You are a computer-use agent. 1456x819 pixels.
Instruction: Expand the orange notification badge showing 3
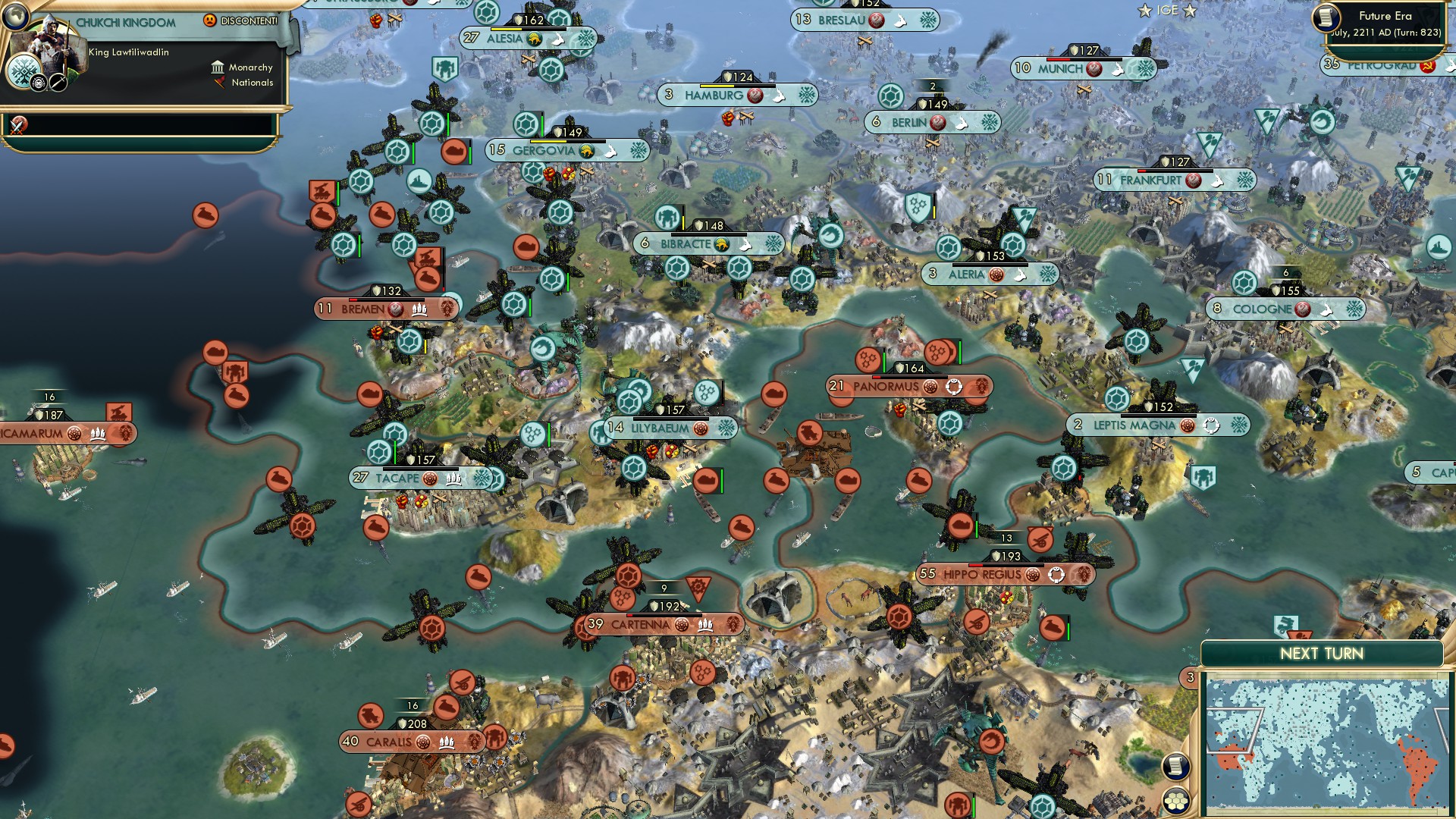coord(1189,679)
